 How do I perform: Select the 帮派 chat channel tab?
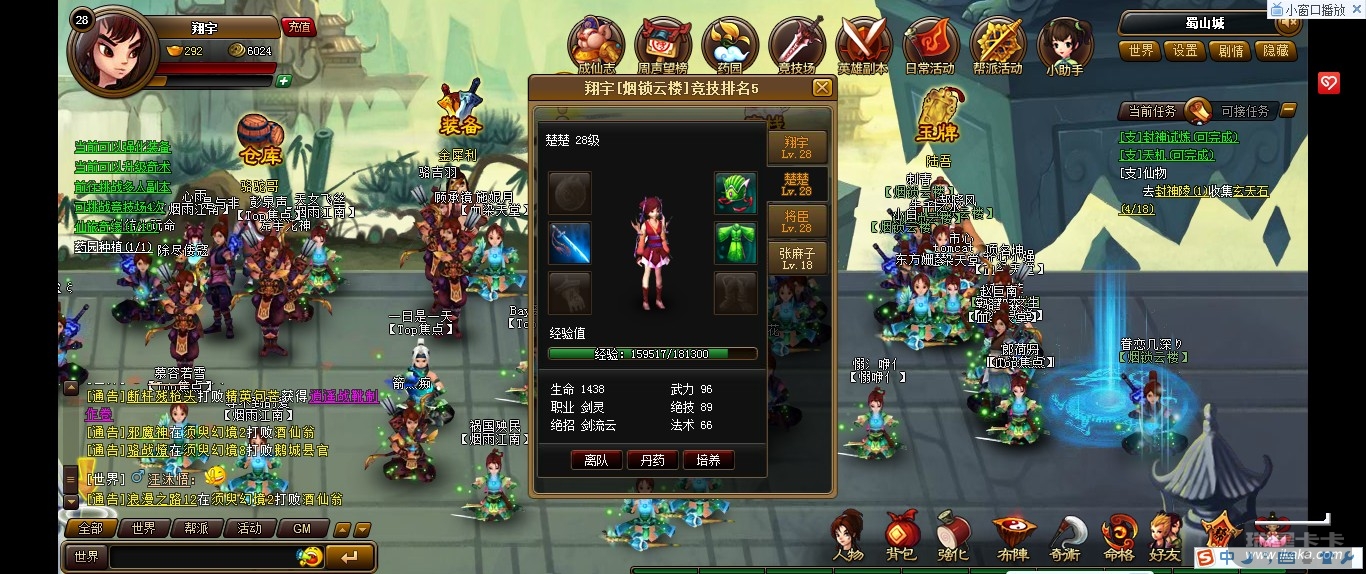(196, 528)
